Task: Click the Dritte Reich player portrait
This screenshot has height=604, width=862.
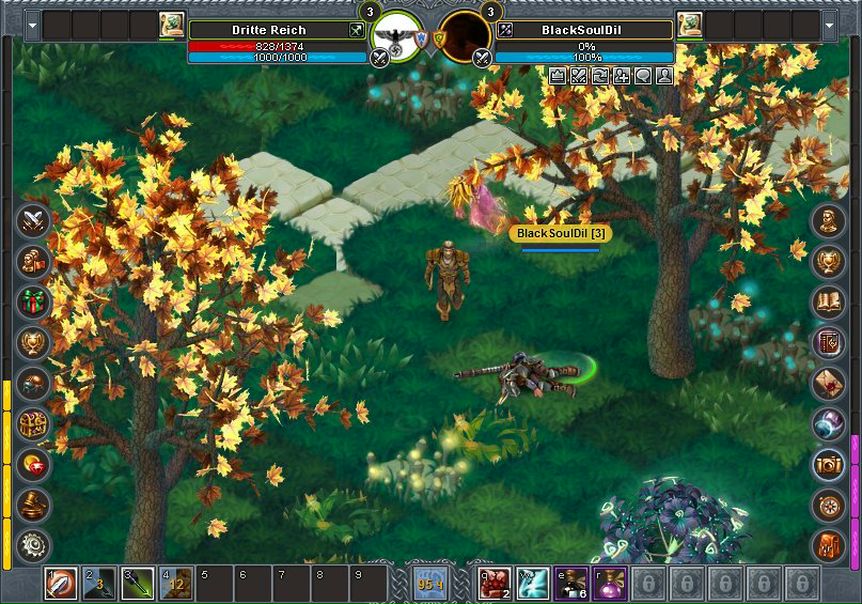Action: 396,38
